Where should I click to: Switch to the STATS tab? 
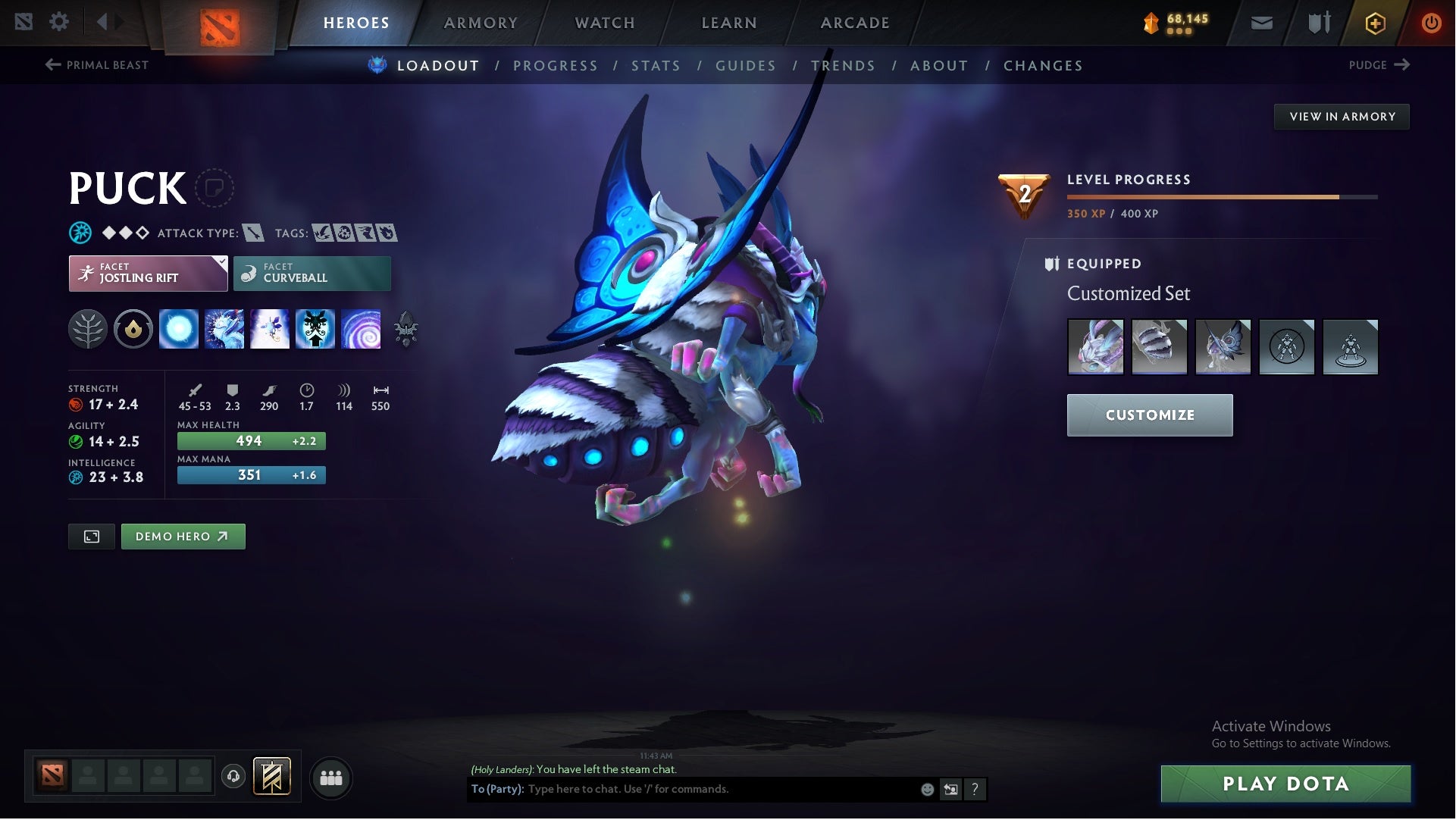click(x=656, y=66)
